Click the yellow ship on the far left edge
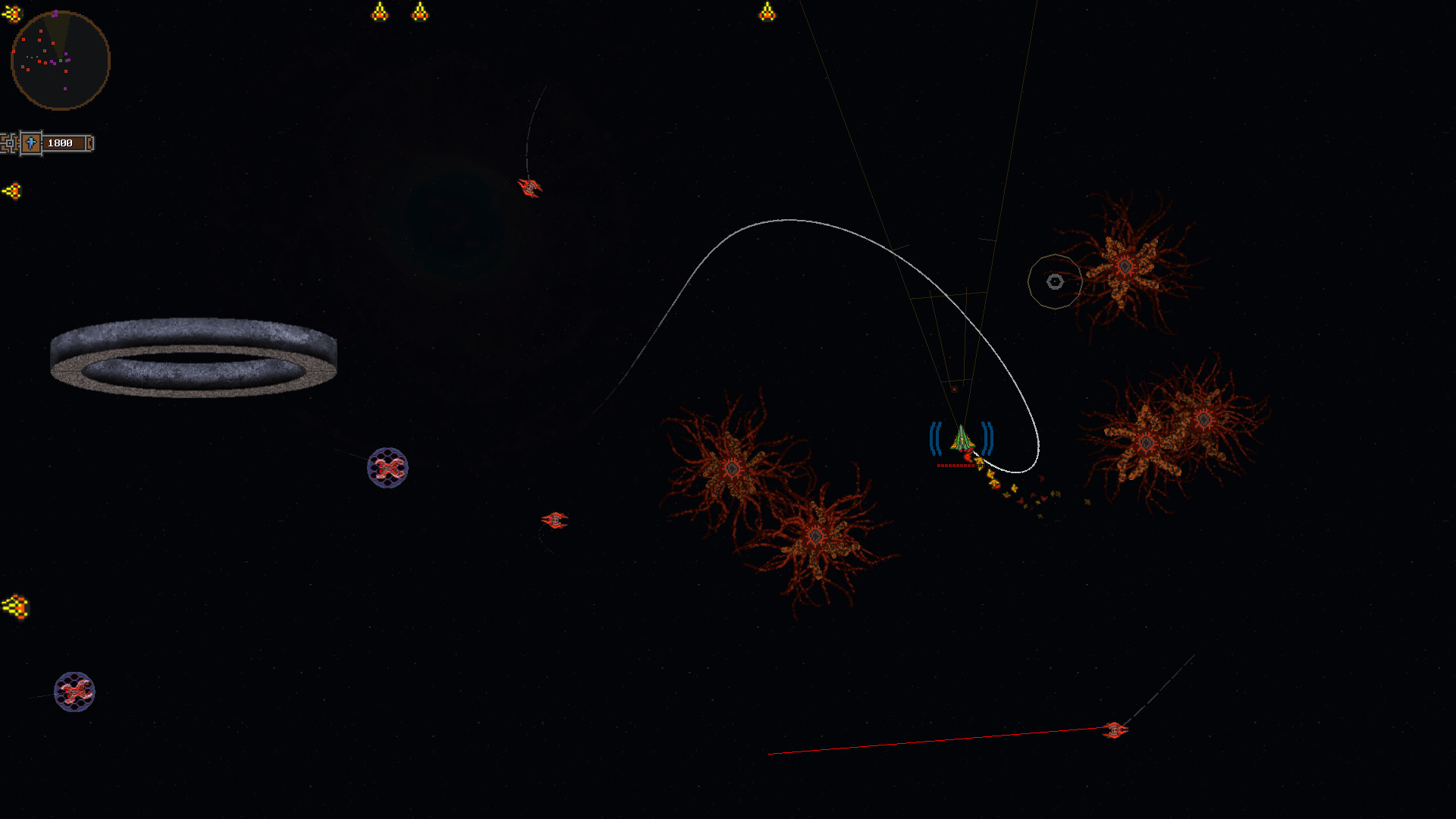 (x=13, y=191)
